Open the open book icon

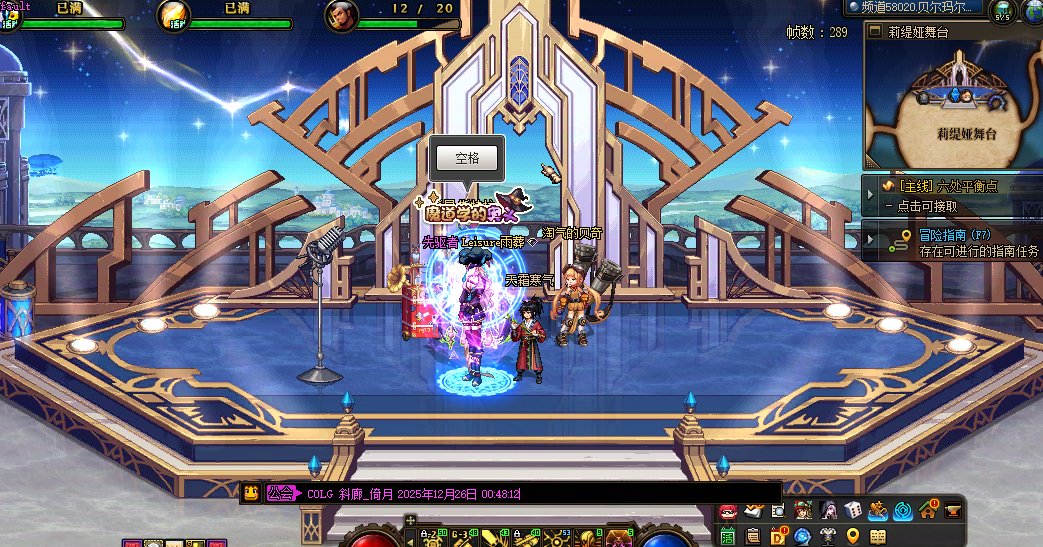coord(877,537)
